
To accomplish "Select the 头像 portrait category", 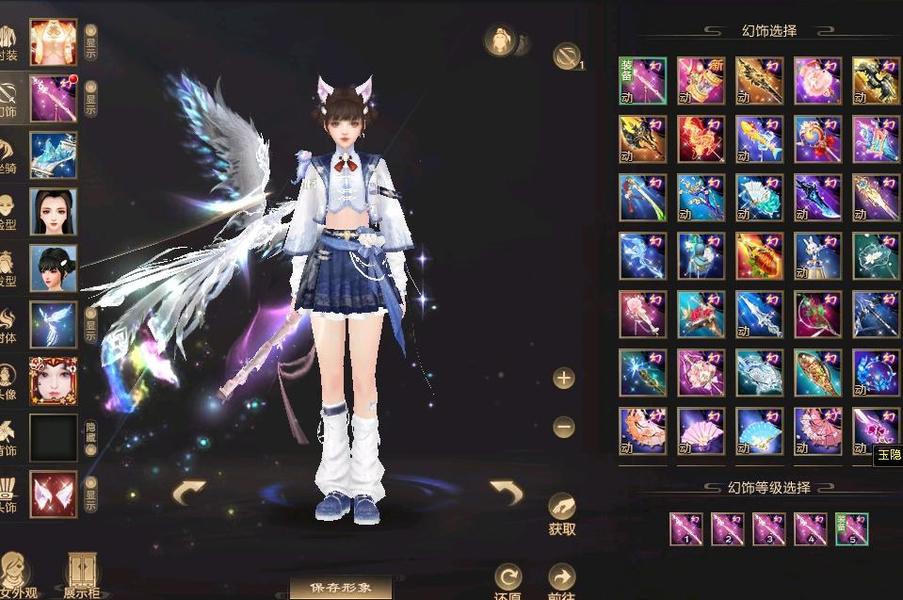I will (53, 380).
